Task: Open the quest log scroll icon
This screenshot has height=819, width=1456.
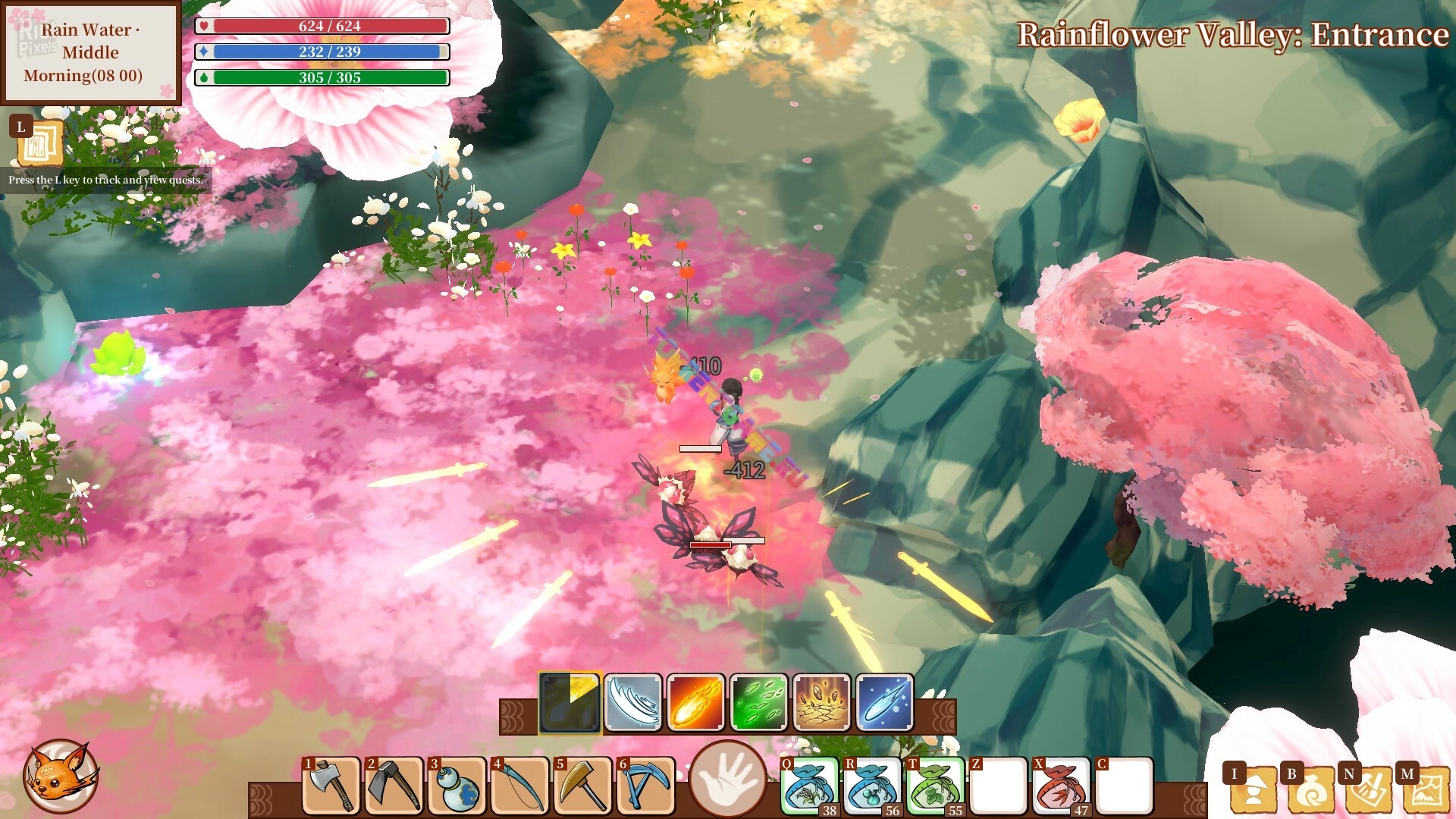Action: click(x=39, y=143)
